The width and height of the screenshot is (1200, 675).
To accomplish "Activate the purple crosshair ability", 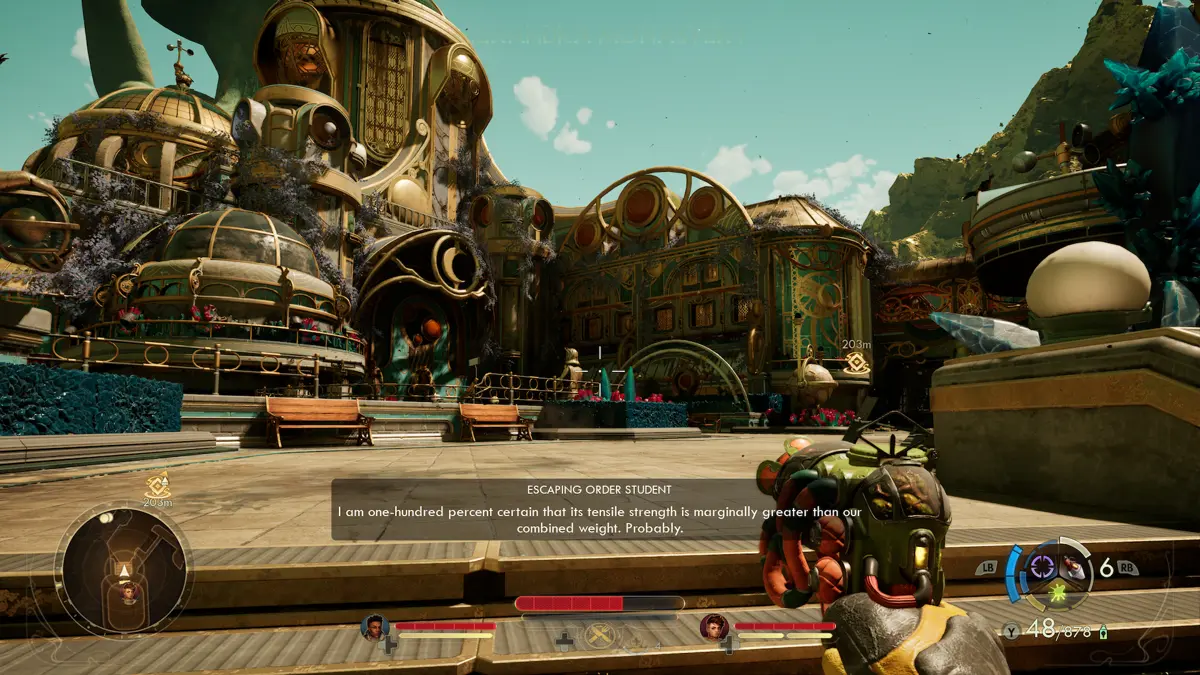I will click(1041, 567).
